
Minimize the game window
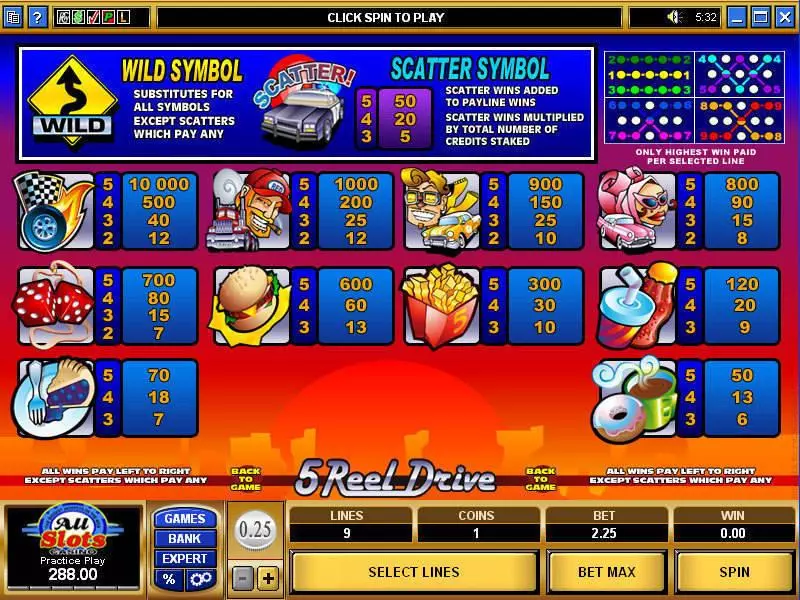[x=737, y=17]
